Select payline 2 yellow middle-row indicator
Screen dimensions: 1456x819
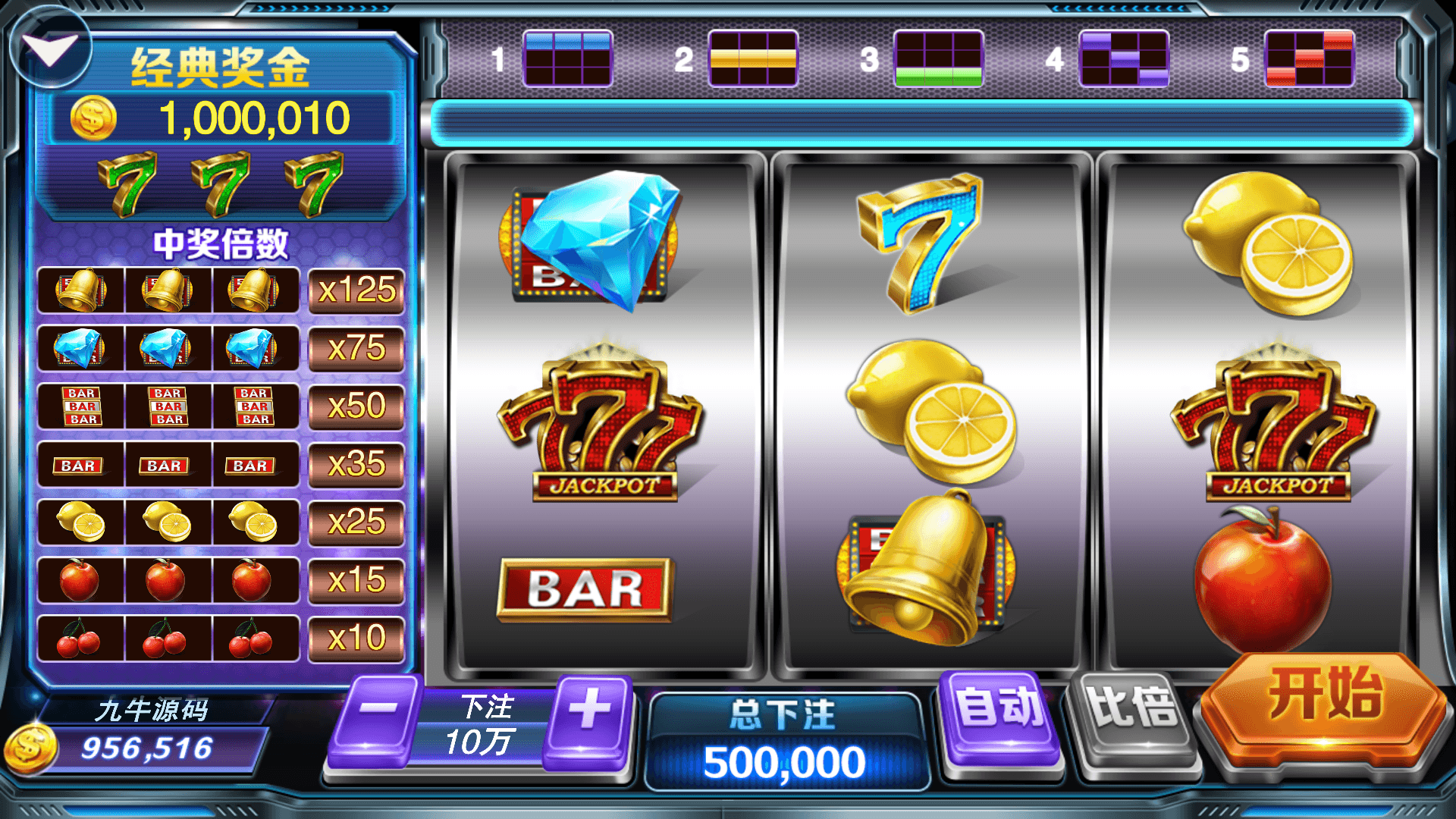click(x=753, y=58)
